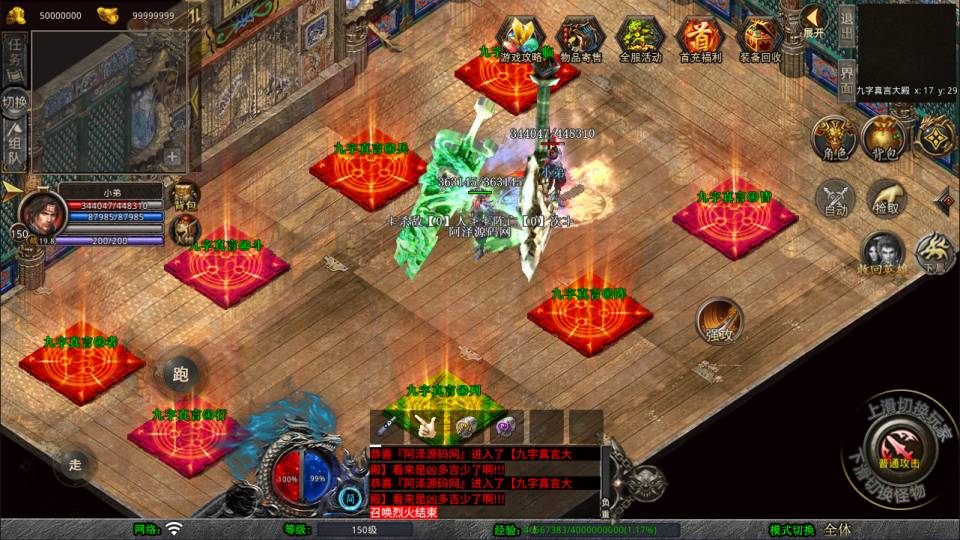960x540 pixels.
Task: Tap the 拾取 pickup button
Action: tap(886, 198)
